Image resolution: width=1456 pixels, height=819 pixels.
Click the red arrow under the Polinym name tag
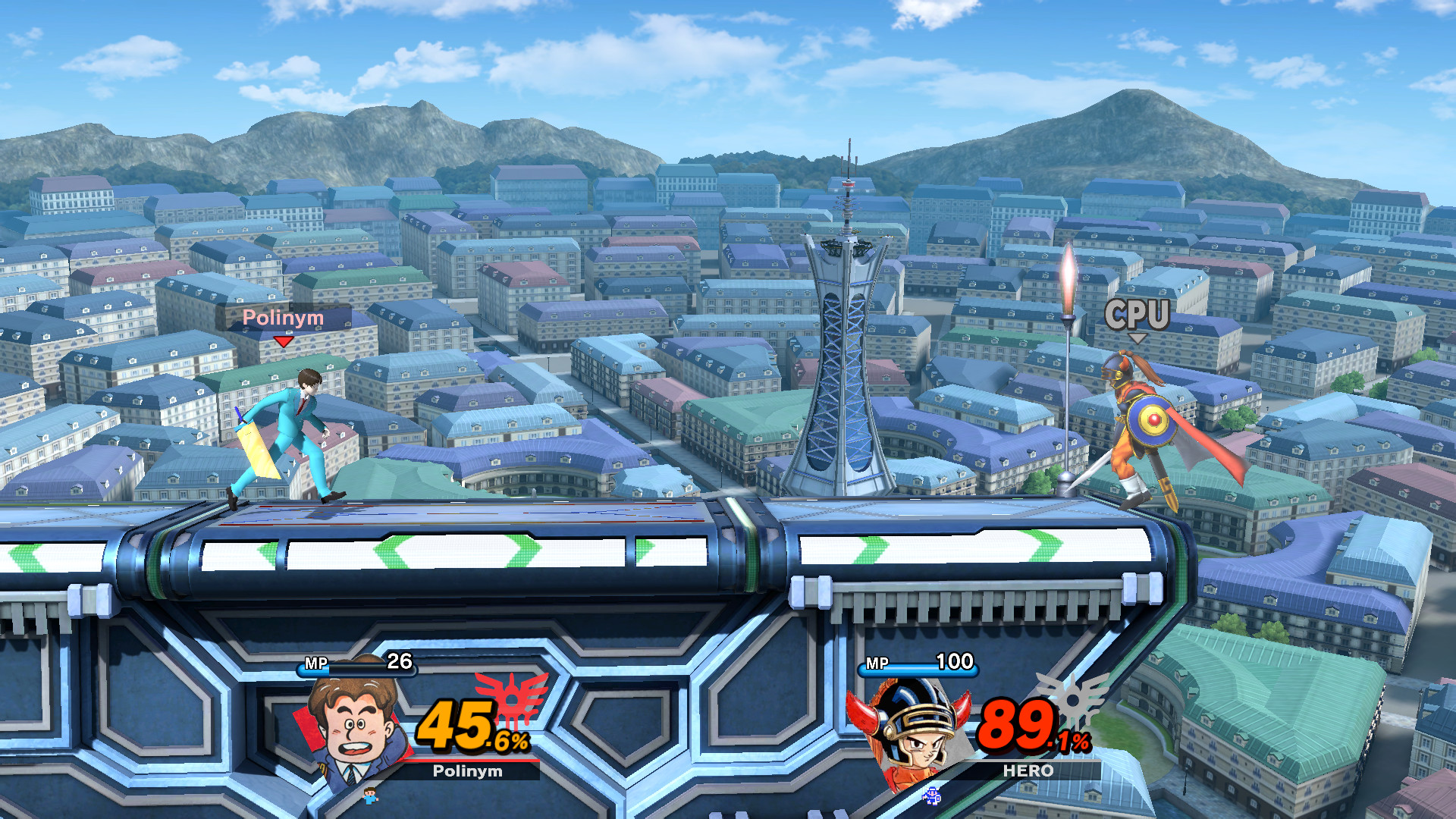tap(284, 343)
